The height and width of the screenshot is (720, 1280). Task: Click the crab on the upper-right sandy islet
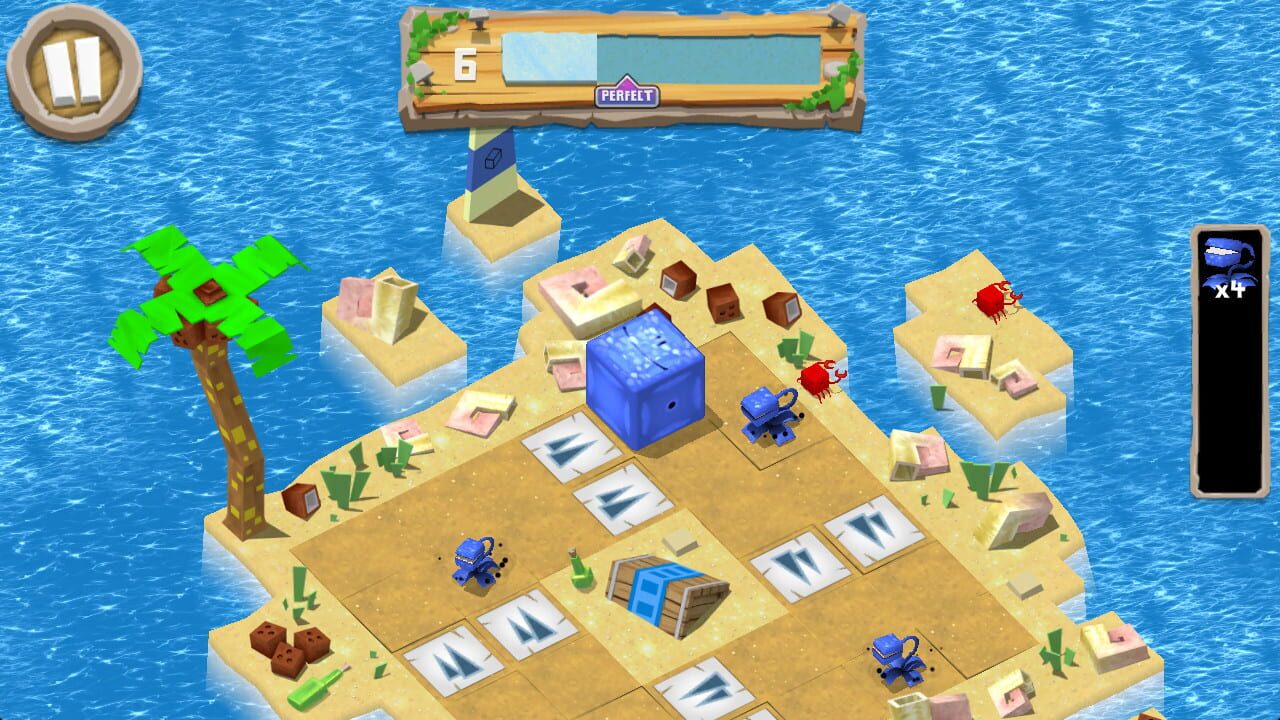995,303
